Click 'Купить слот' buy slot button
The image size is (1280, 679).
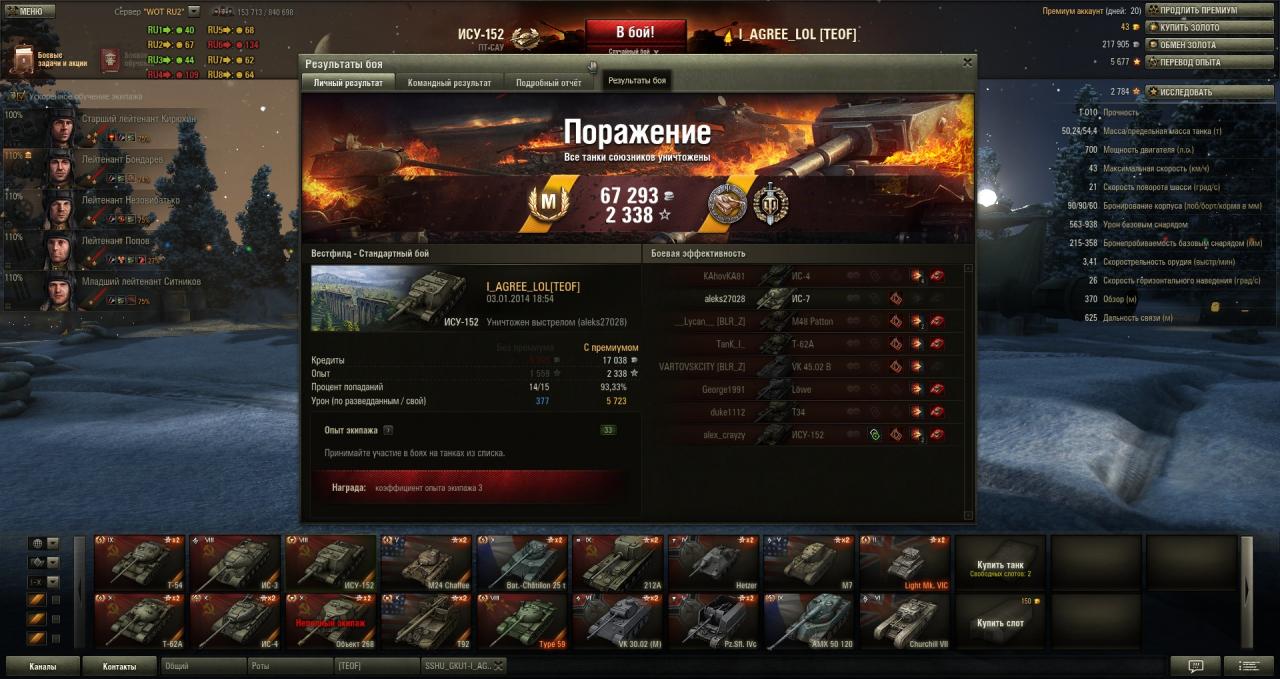1000,622
